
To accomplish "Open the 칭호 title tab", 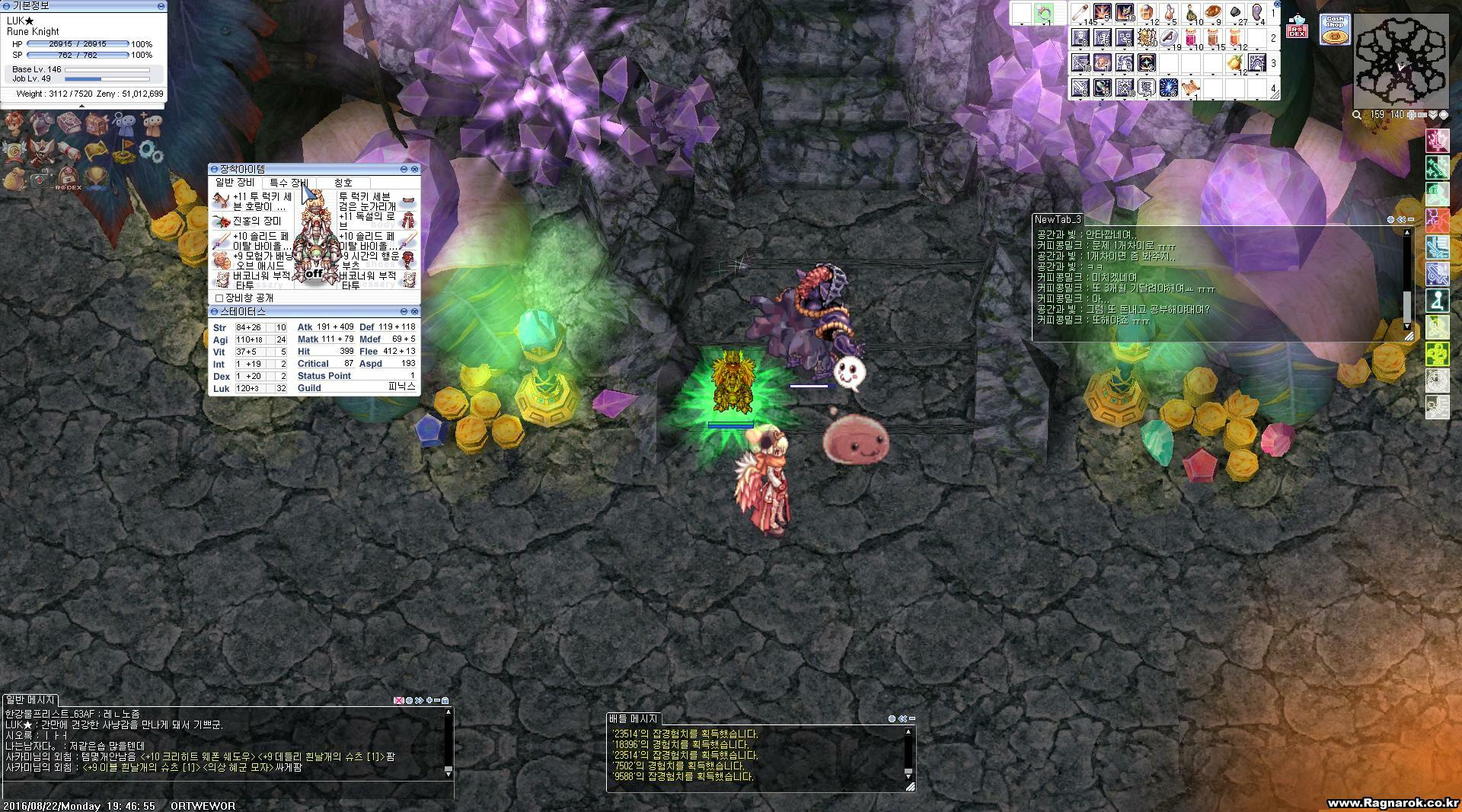I will pyautogui.click(x=343, y=183).
